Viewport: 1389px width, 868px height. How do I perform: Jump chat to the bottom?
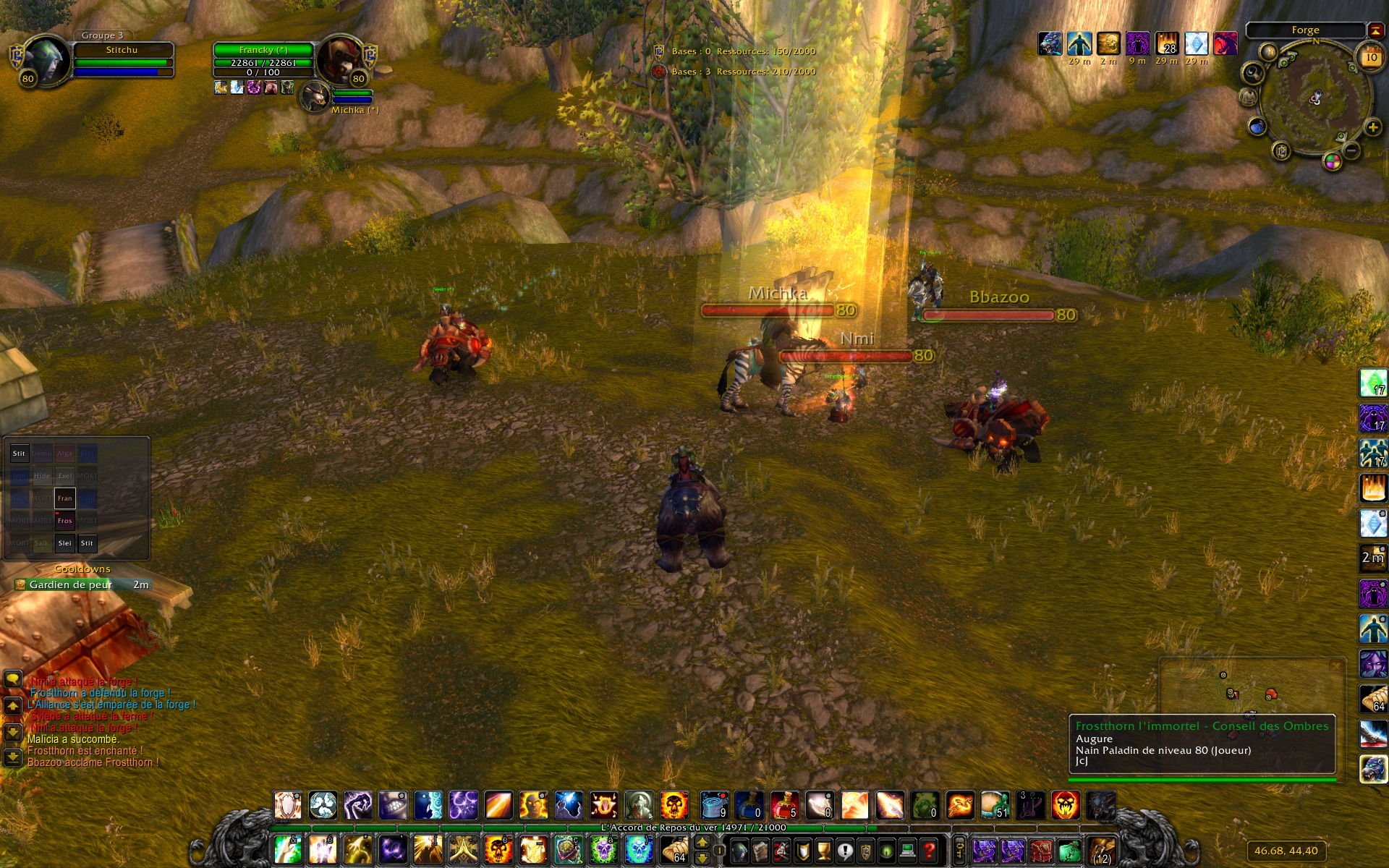tap(13, 757)
